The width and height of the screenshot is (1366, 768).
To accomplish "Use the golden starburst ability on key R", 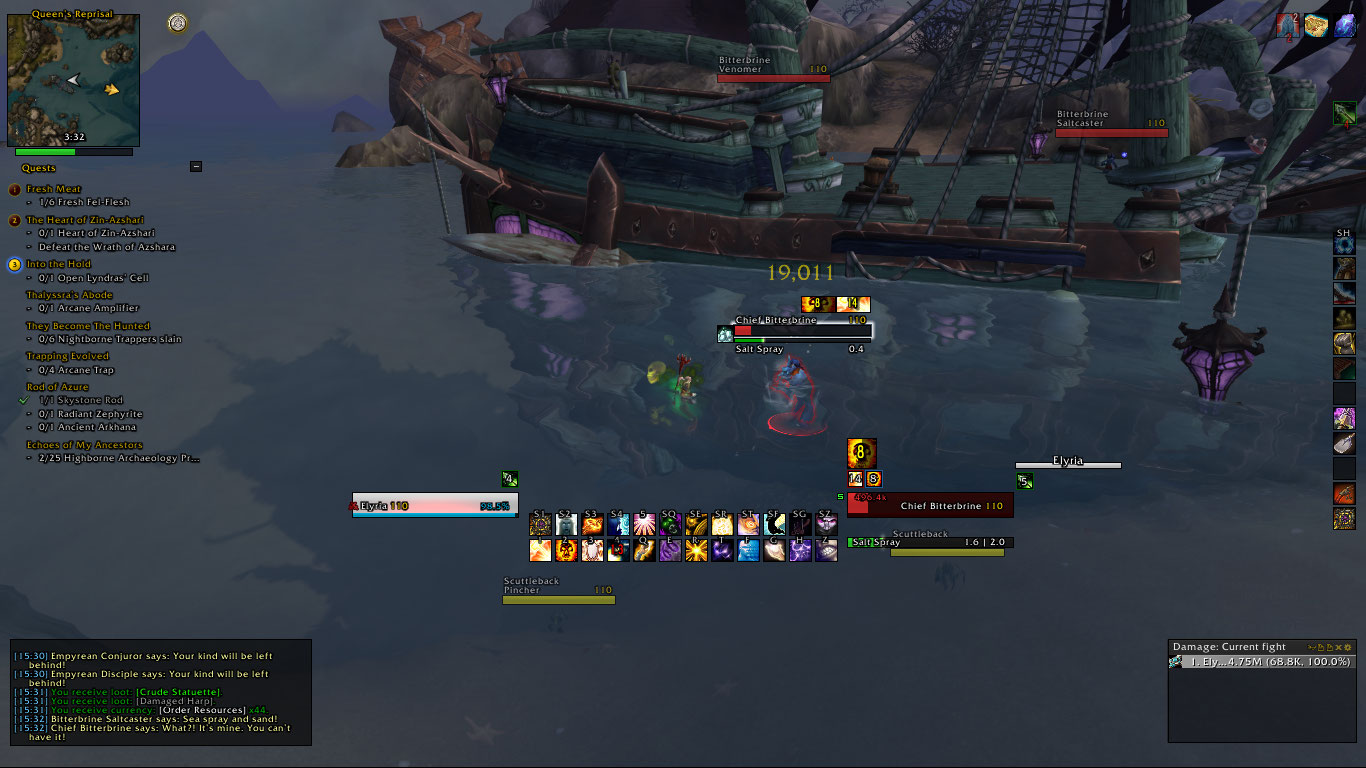I will (696, 550).
